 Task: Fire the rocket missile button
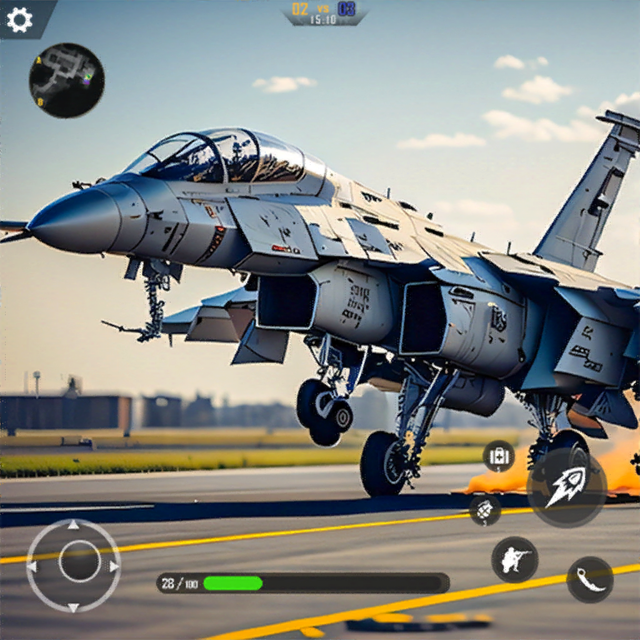pyautogui.click(x=566, y=486)
